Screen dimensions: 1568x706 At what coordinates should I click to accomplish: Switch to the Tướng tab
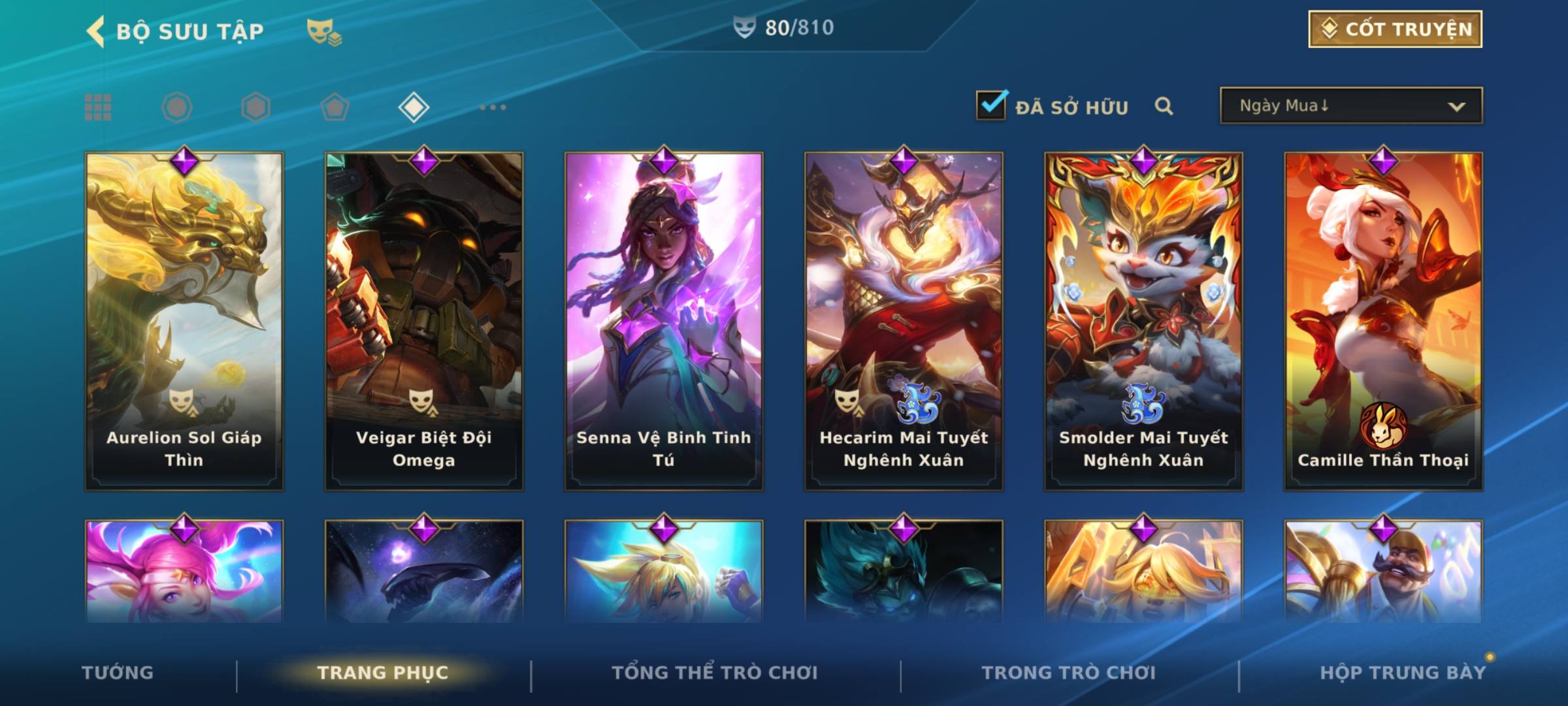click(x=118, y=673)
